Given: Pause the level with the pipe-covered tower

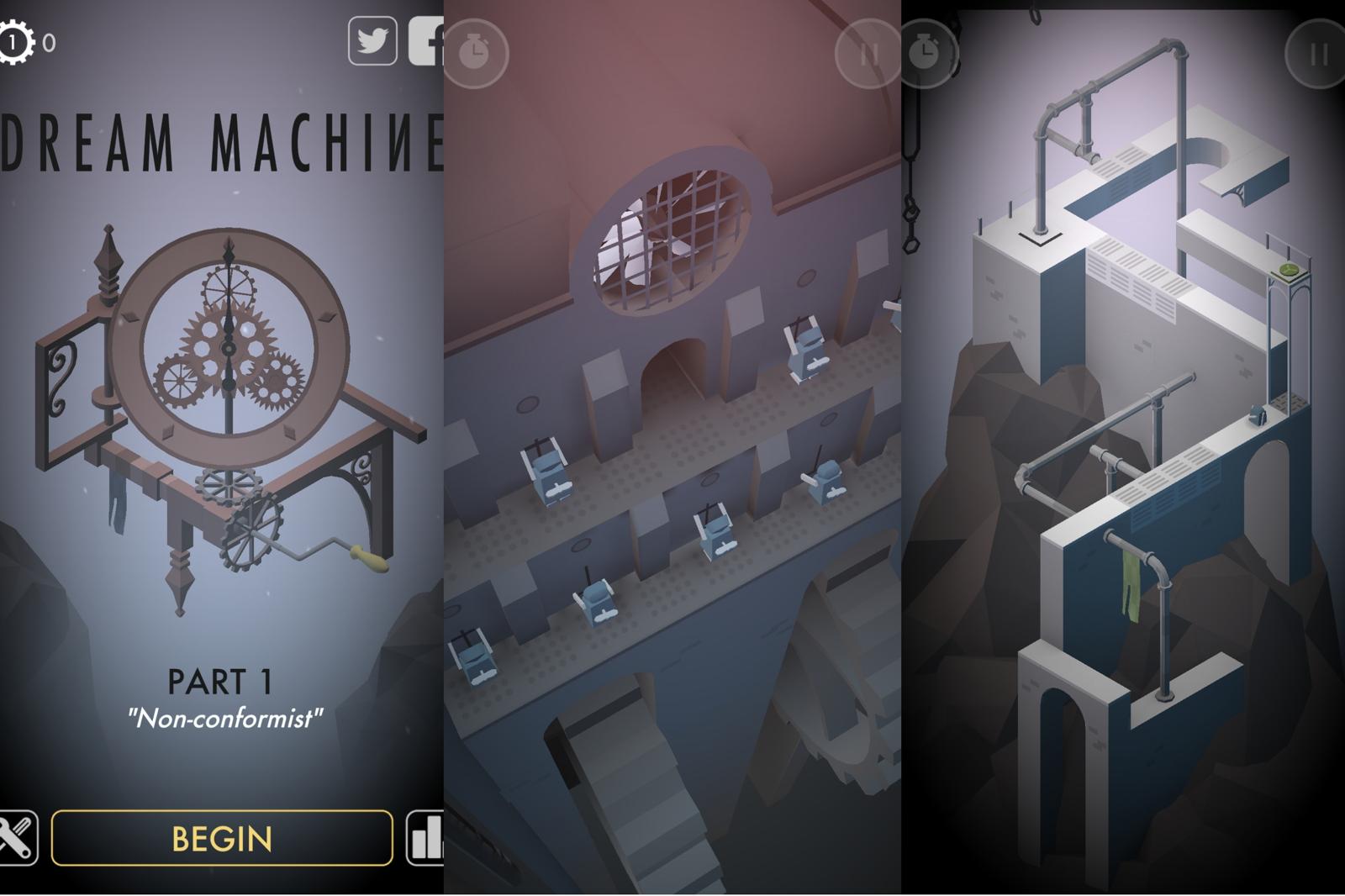Looking at the screenshot, I should point(1317,55).
